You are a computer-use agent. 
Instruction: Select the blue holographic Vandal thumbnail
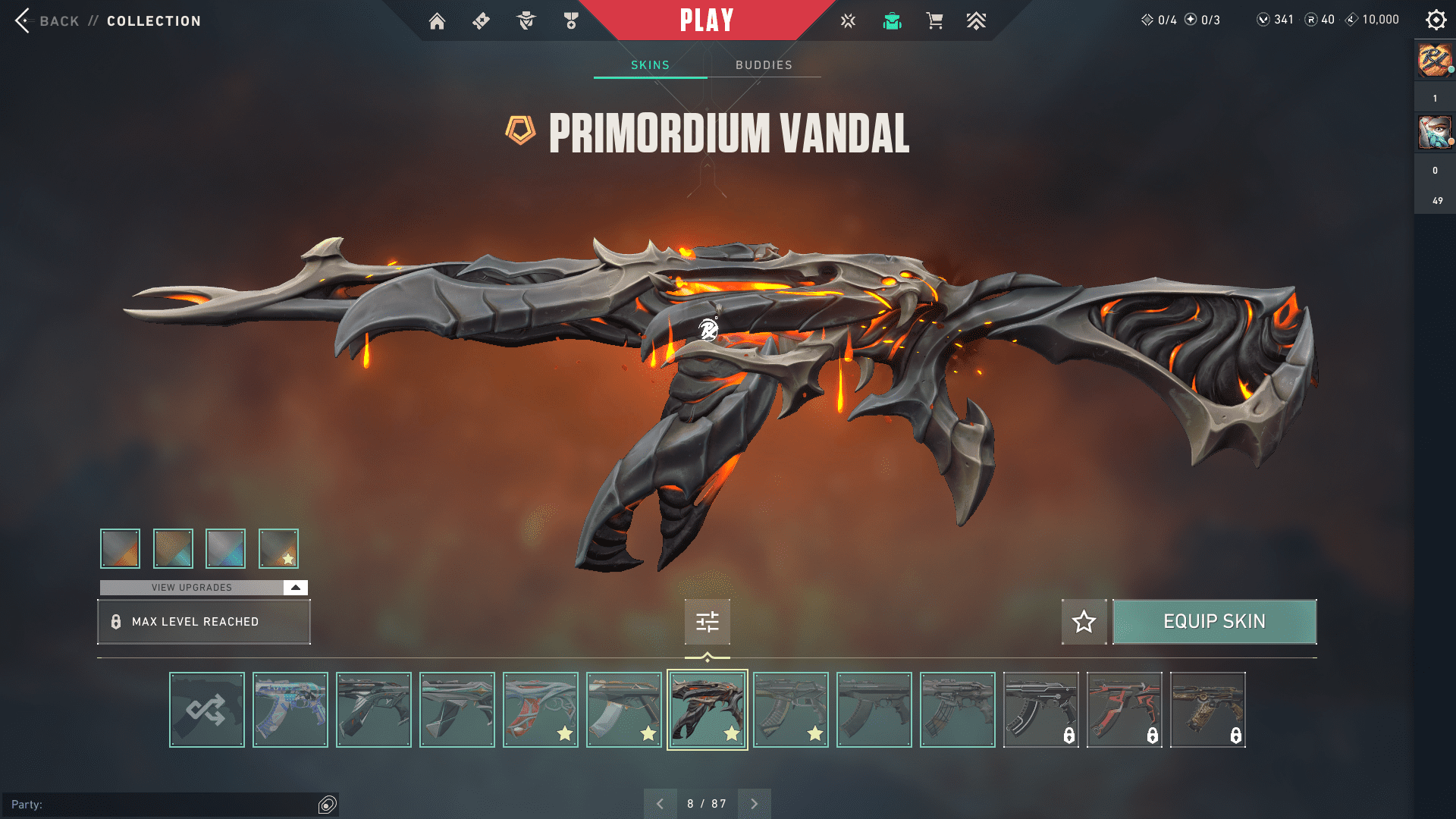290,710
